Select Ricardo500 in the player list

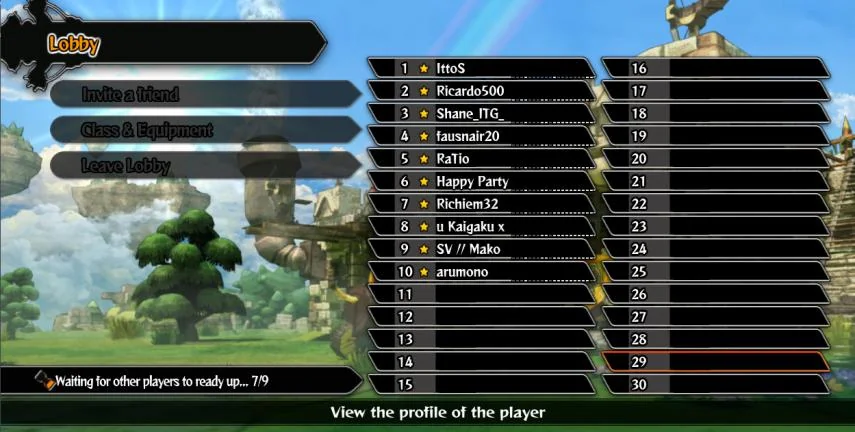[x=480, y=91]
